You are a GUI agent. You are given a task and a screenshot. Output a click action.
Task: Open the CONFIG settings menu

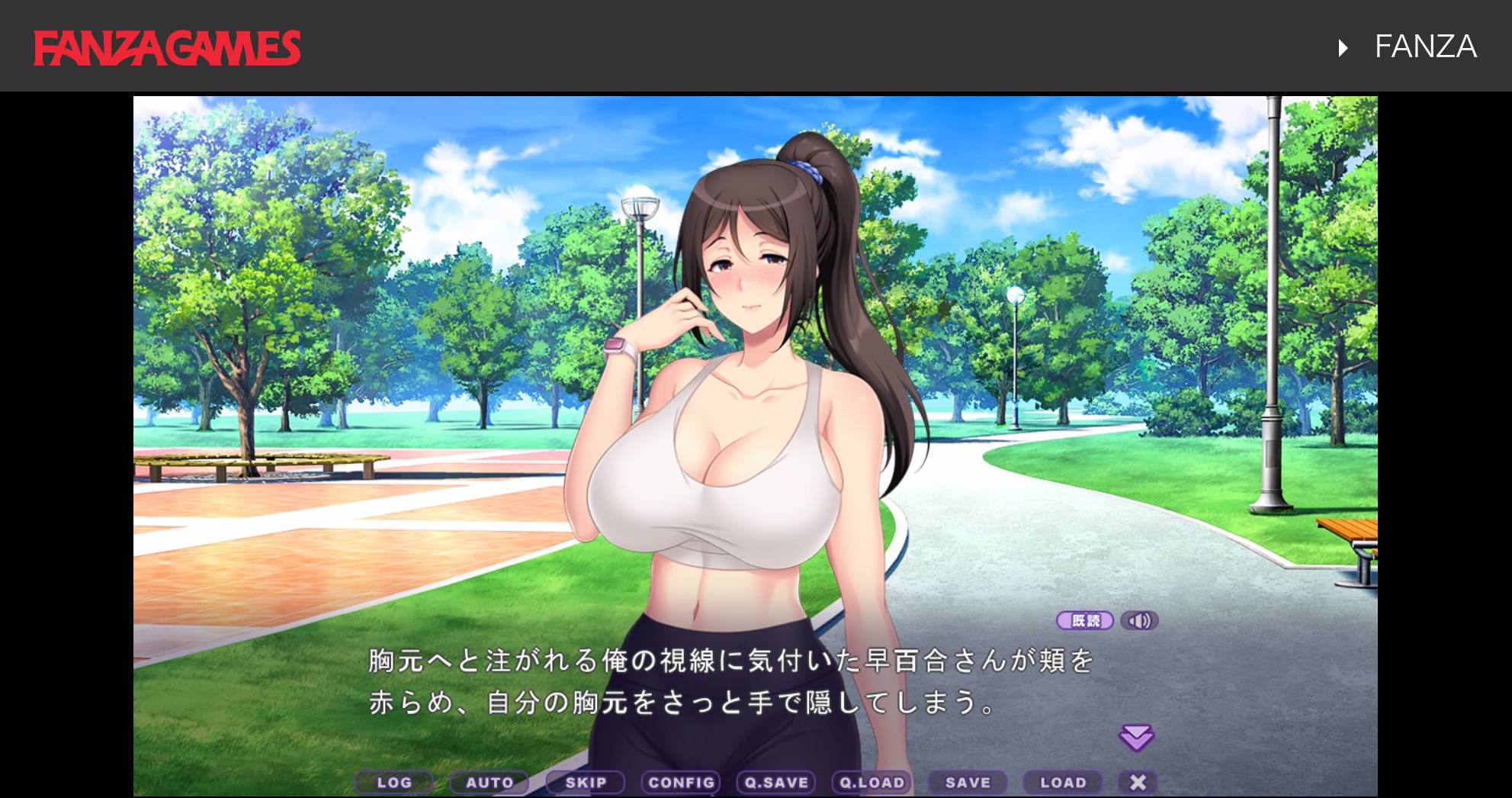point(681,782)
